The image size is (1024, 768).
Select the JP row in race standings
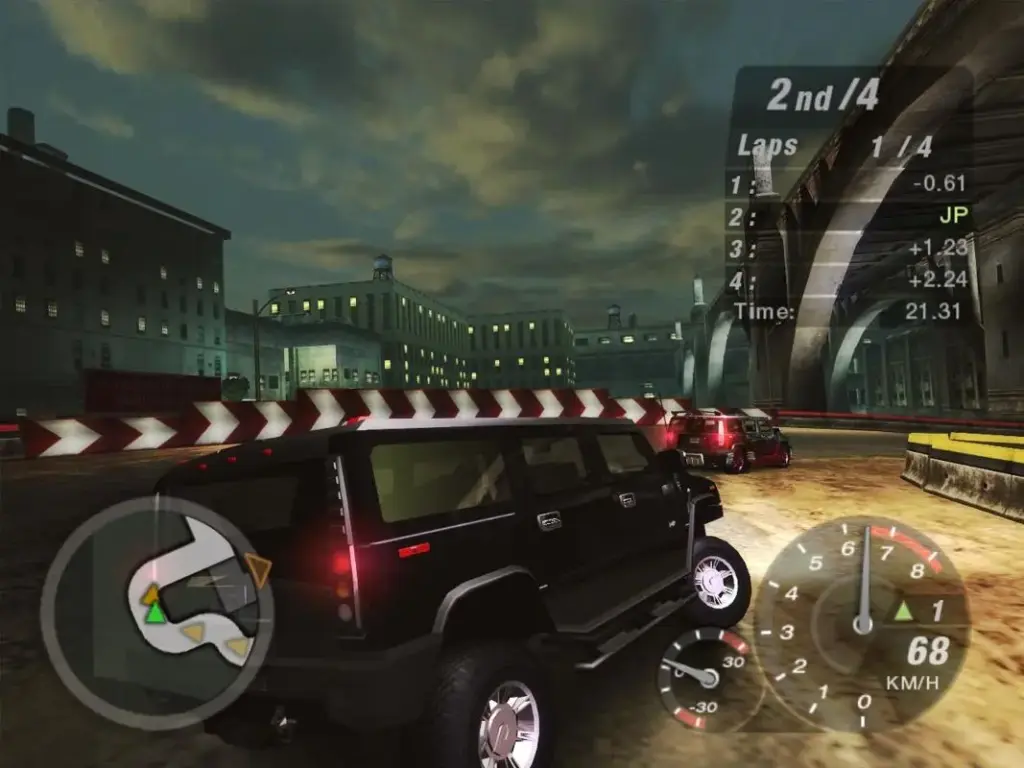850,215
